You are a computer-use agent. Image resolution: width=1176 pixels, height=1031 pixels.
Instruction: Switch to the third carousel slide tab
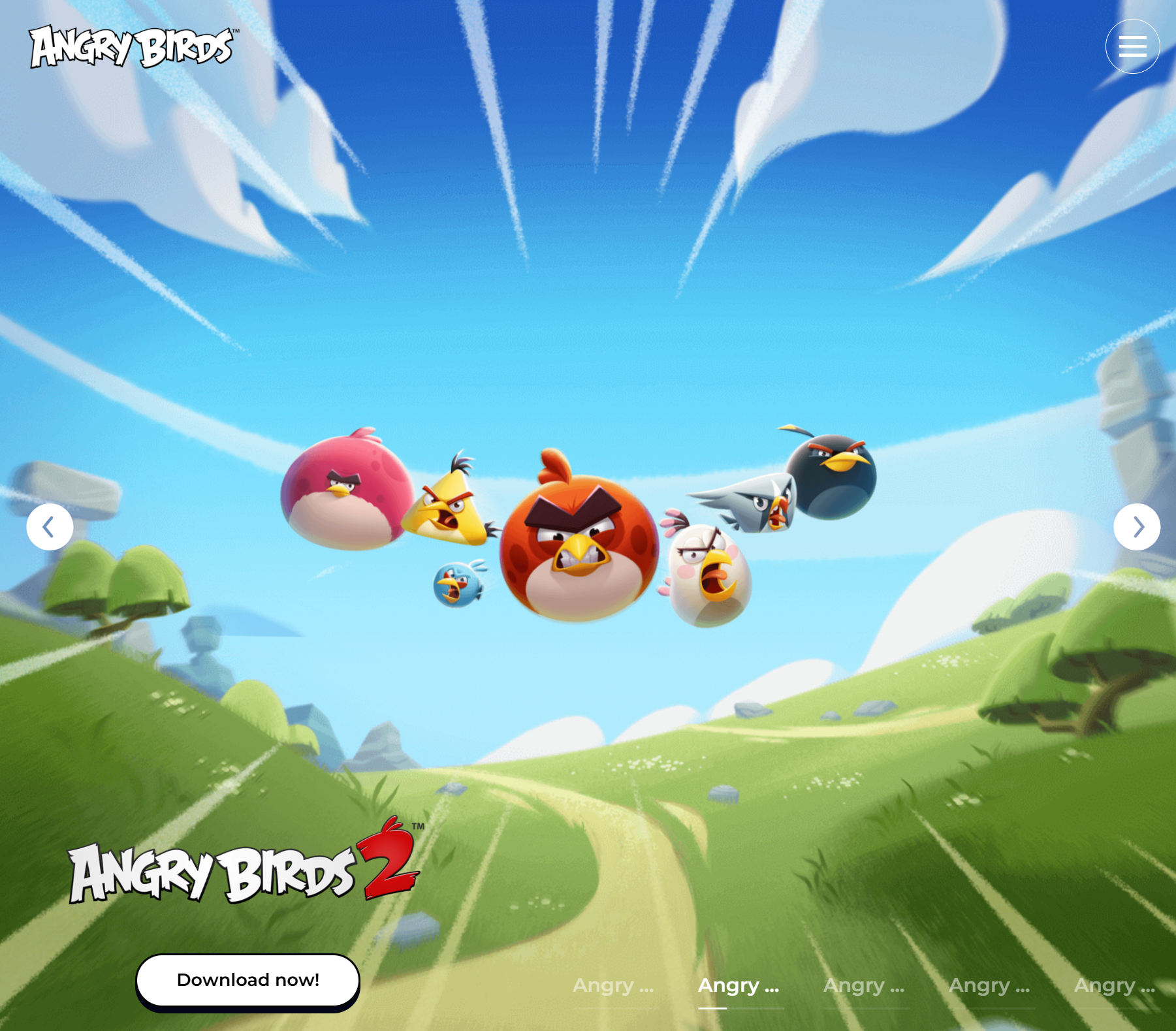tap(863, 985)
